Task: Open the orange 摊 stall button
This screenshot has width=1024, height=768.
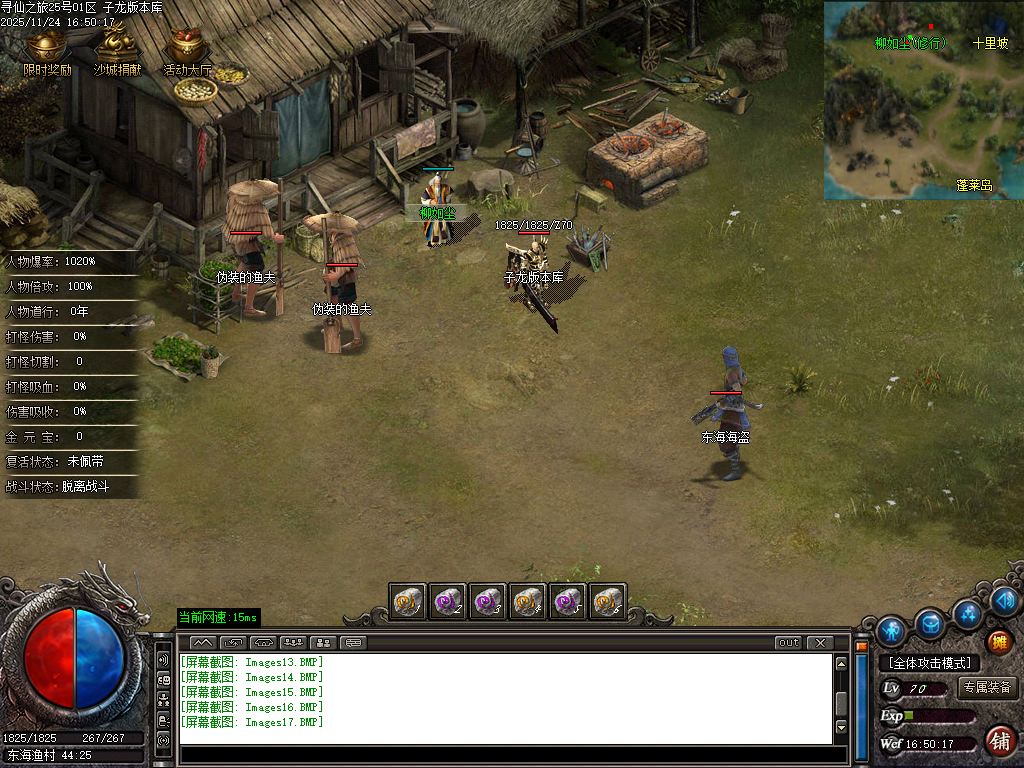Action: pyautogui.click(x=998, y=641)
